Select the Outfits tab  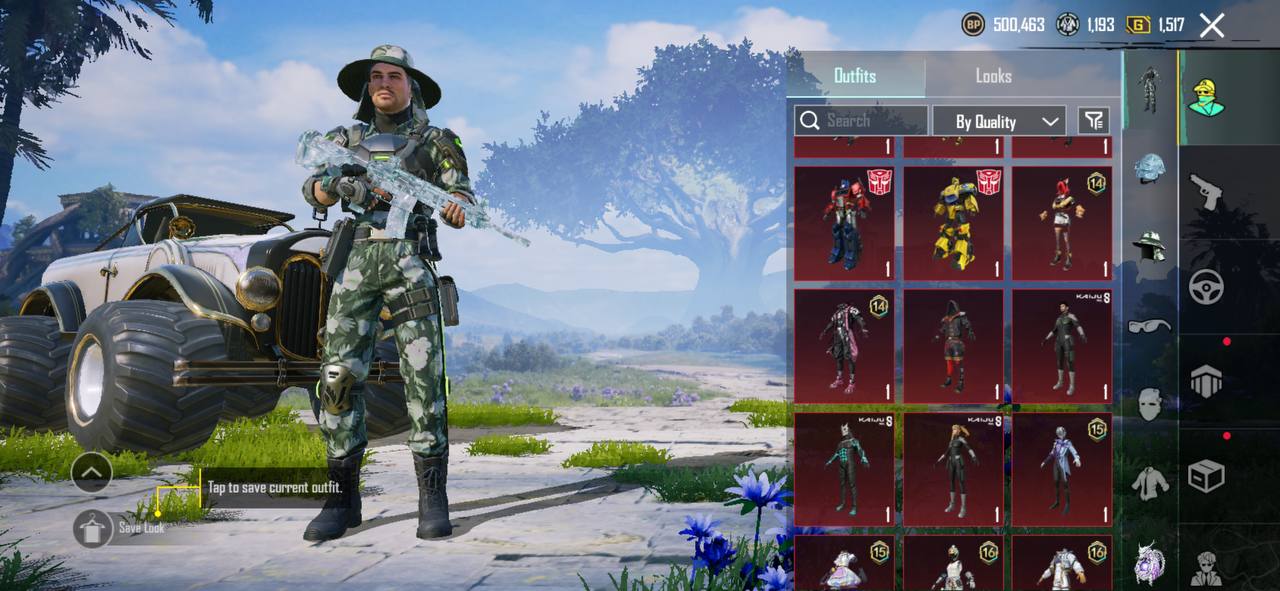click(855, 76)
